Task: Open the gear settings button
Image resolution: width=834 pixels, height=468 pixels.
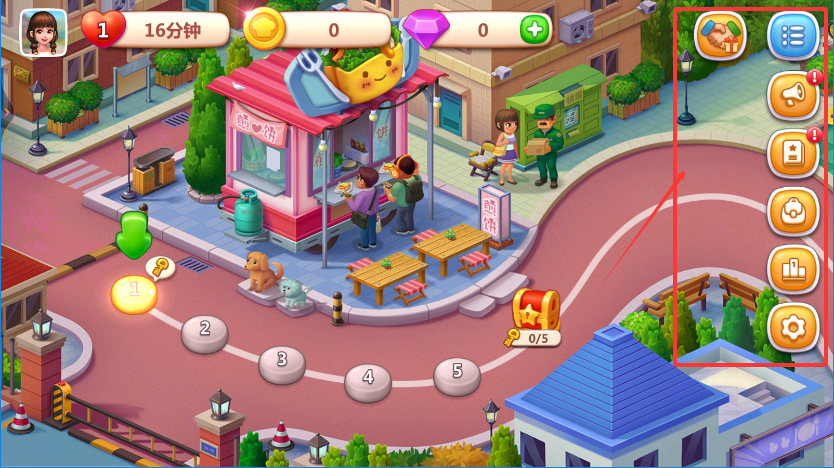Action: 793,327
